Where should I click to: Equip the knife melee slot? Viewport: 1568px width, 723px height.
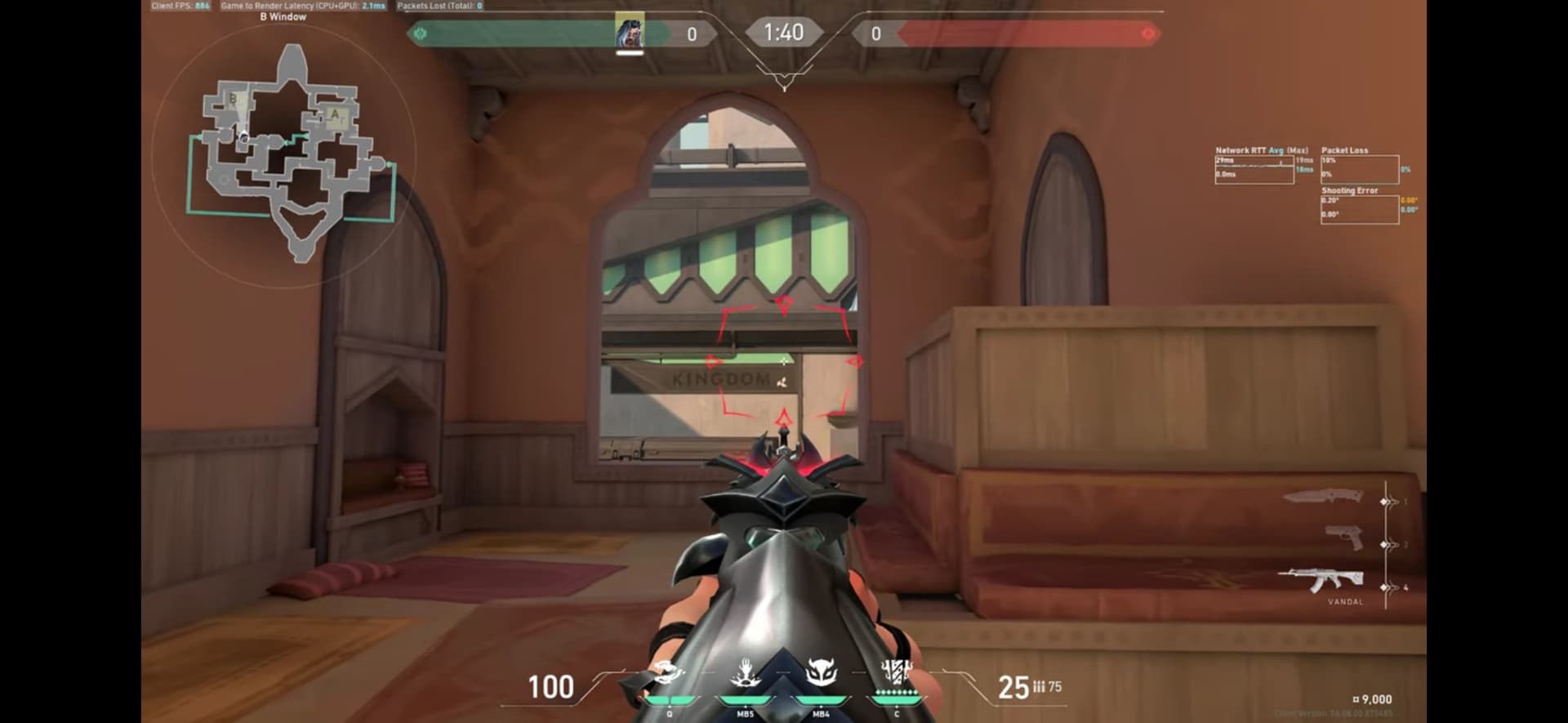(x=1324, y=497)
